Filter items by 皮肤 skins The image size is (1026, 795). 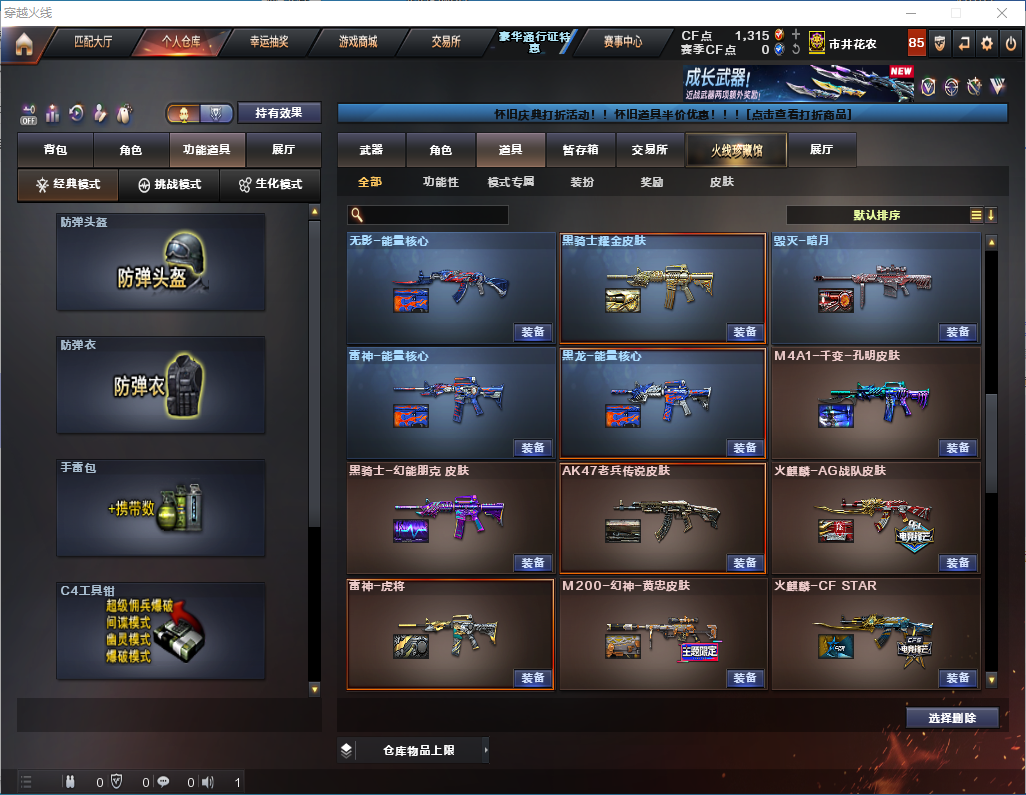(x=721, y=182)
